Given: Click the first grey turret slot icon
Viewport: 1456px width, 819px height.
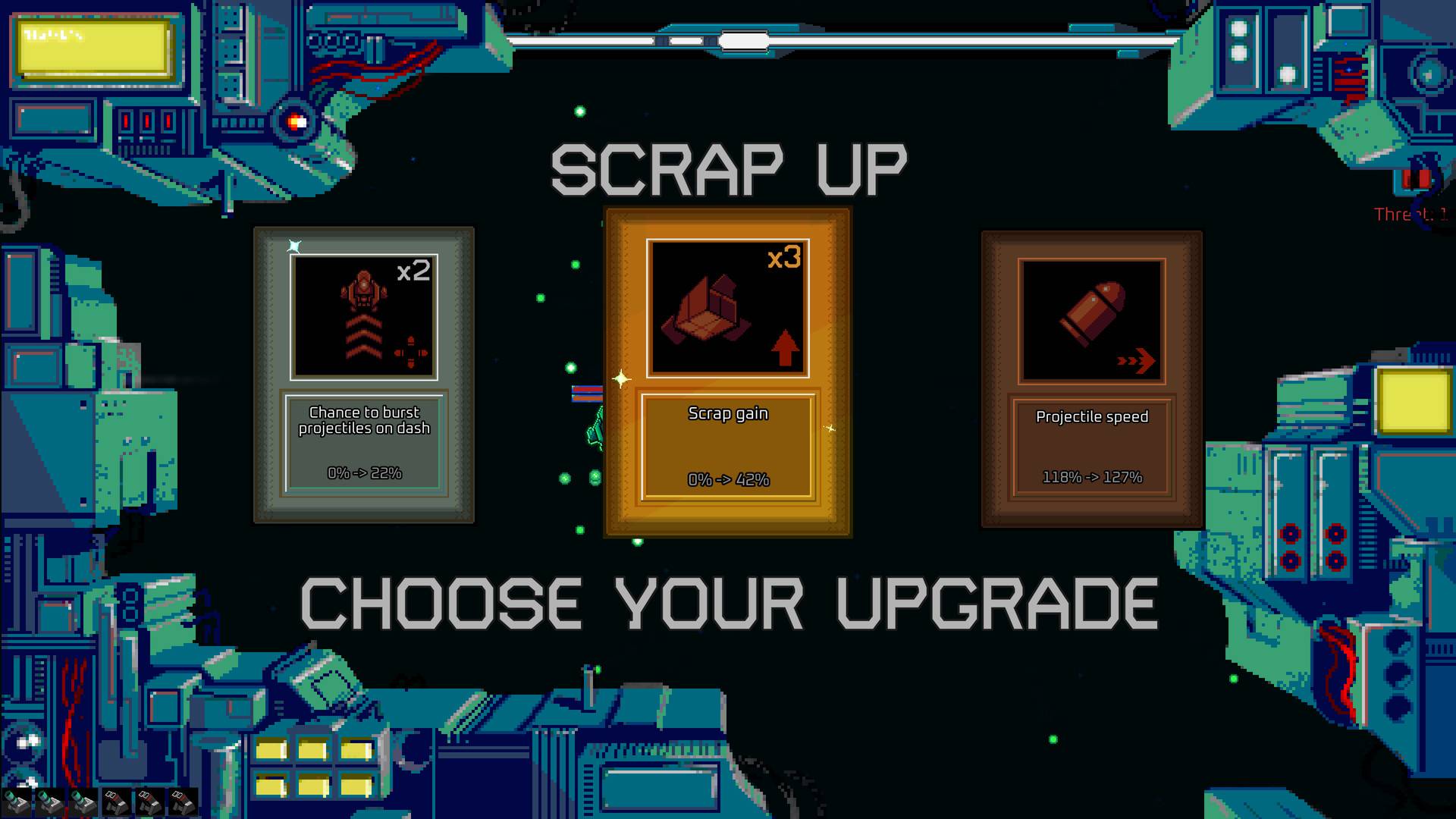Looking at the screenshot, I should 116,802.
